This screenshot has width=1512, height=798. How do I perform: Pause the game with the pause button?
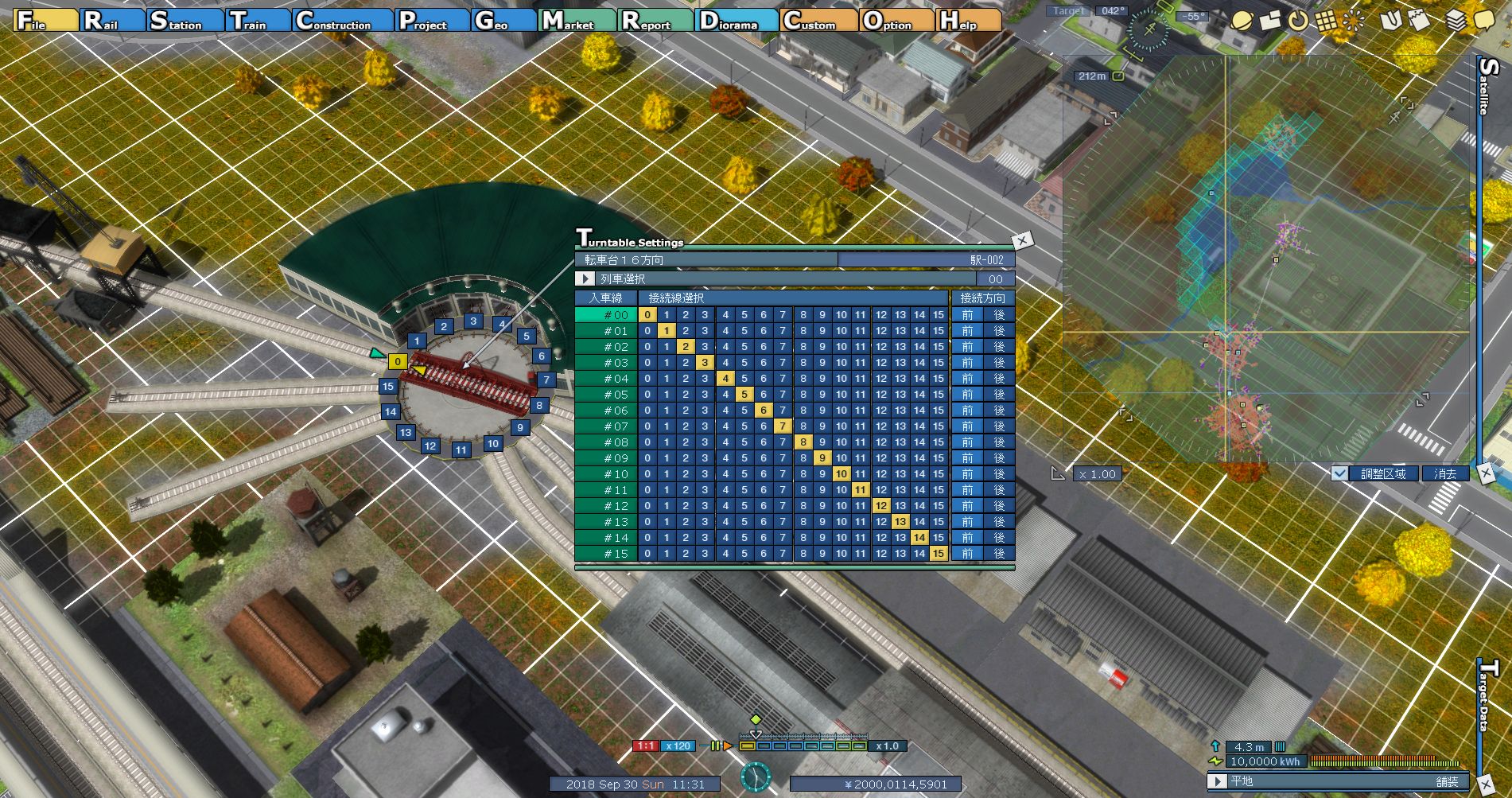tap(715, 746)
